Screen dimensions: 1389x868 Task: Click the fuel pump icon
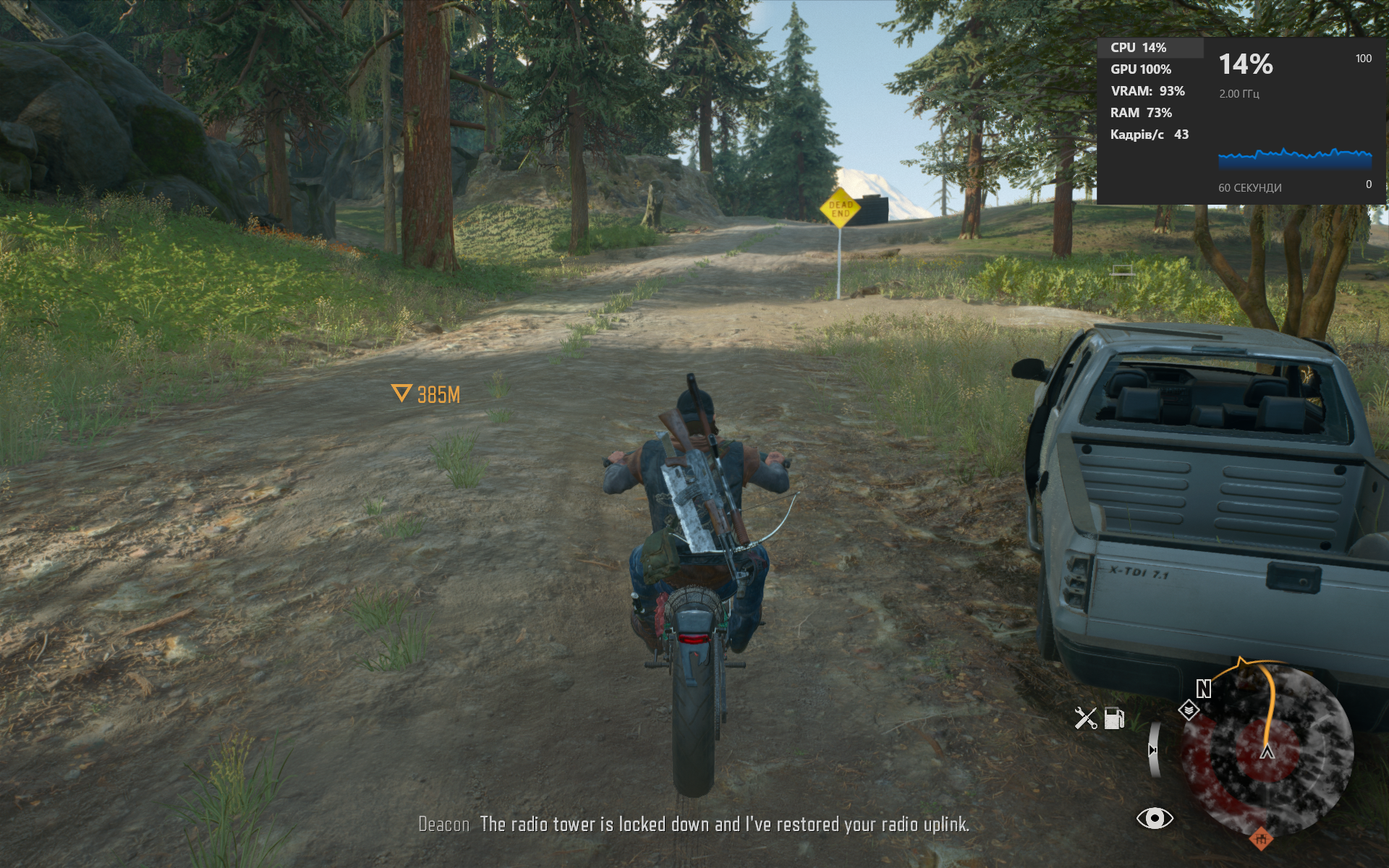[1114, 718]
